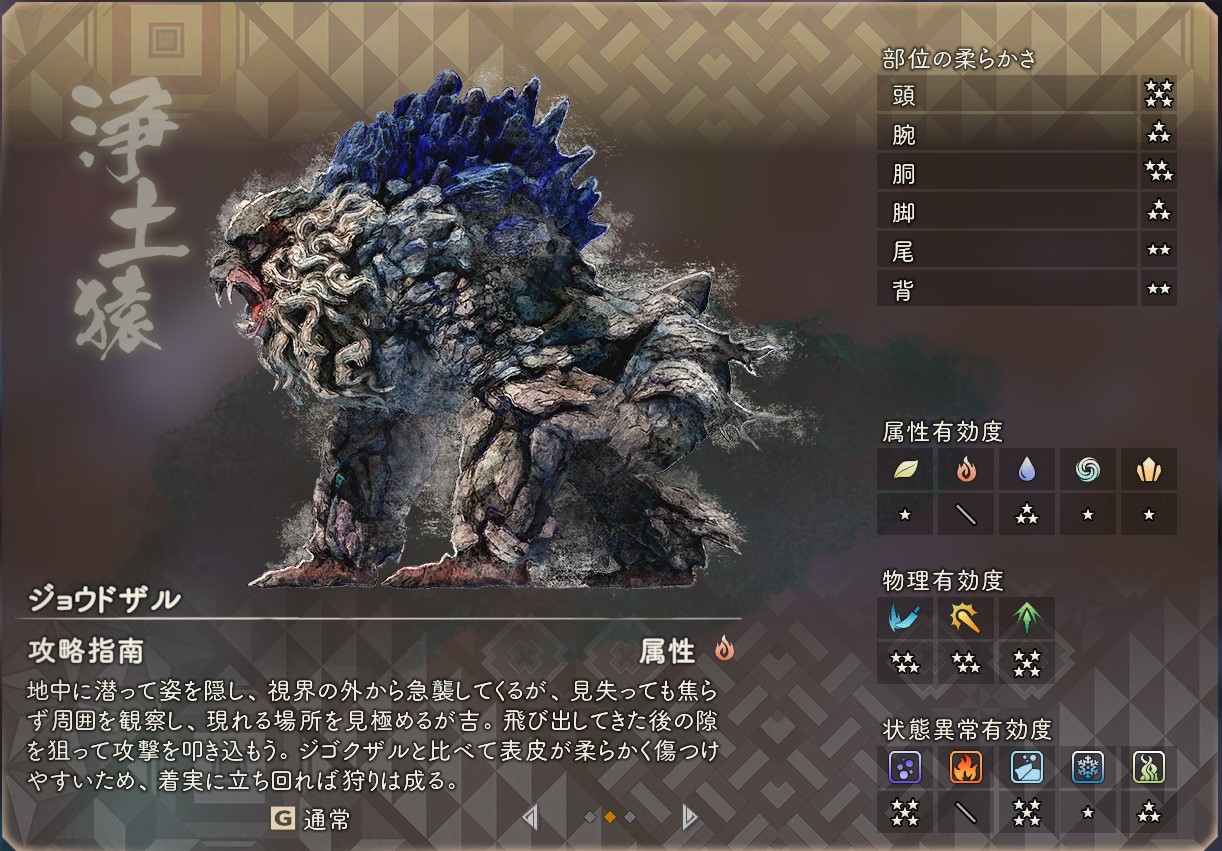
Task: Select the burn status ailment icon
Action: click(966, 767)
